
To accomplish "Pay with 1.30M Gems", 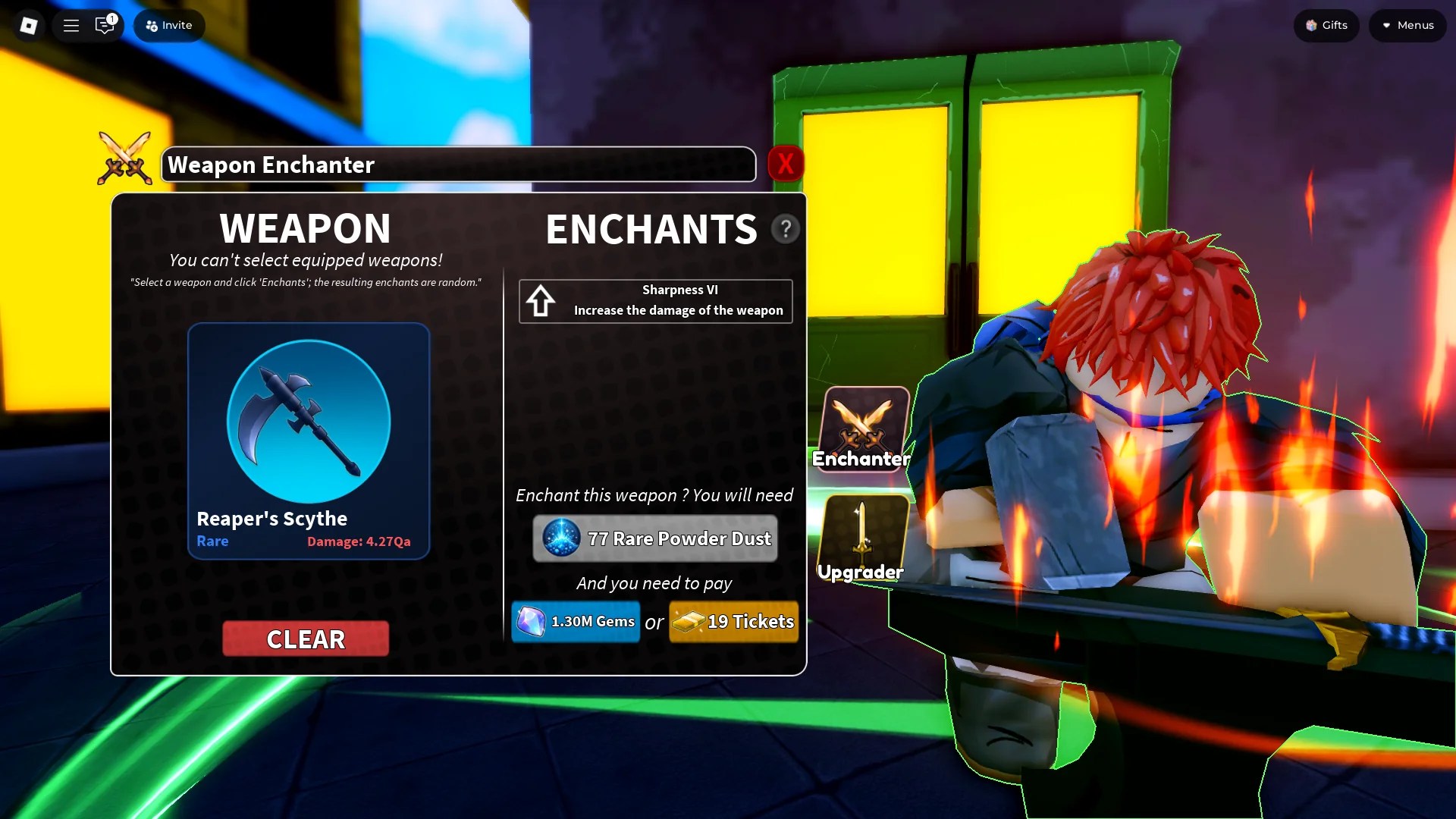I will [x=575, y=621].
